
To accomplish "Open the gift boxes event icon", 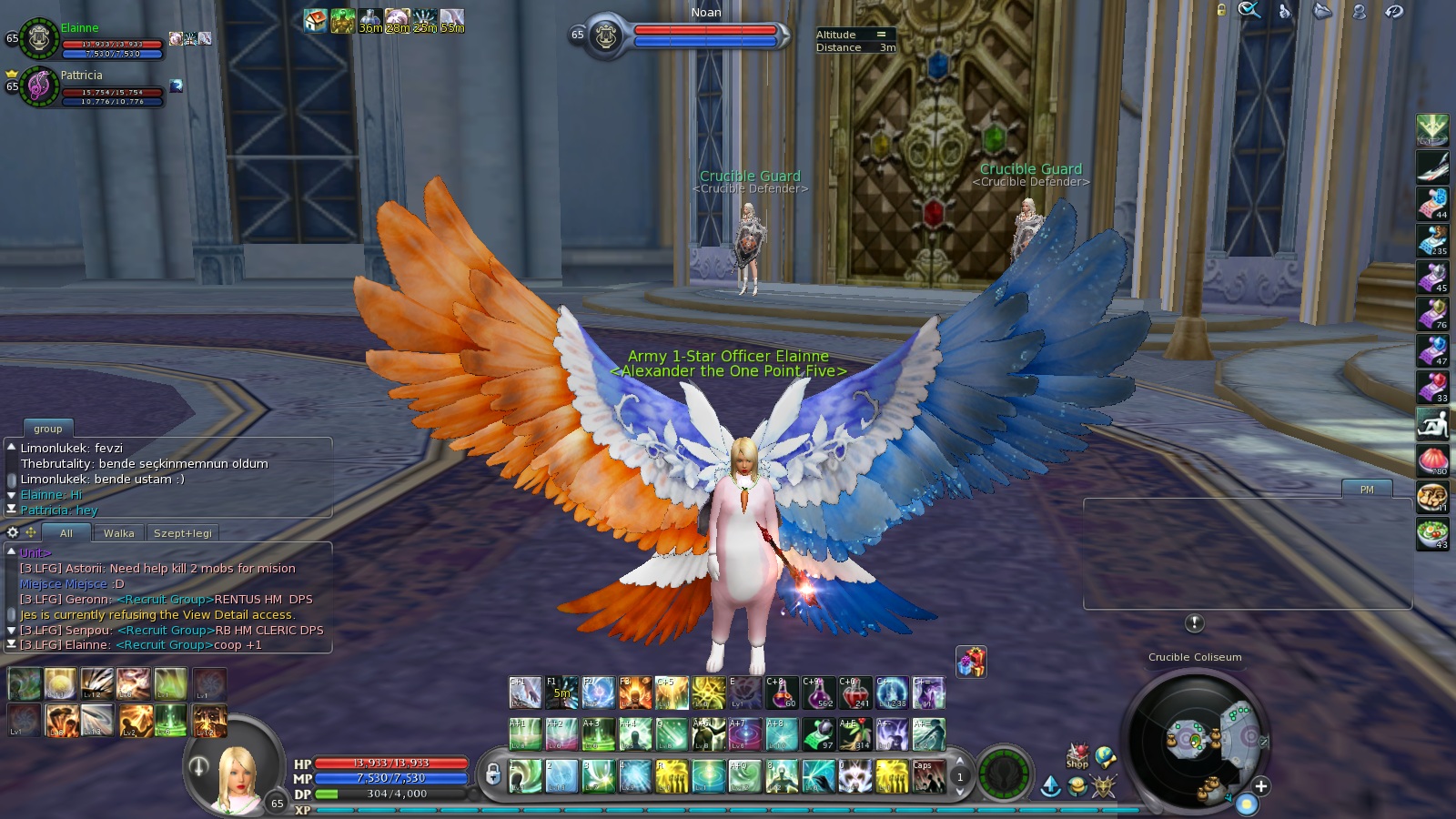I will pos(971,662).
